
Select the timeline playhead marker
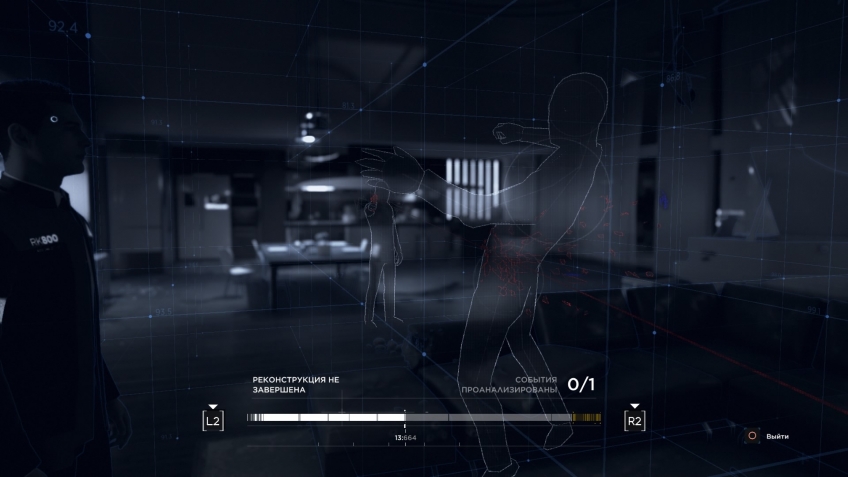click(x=405, y=417)
